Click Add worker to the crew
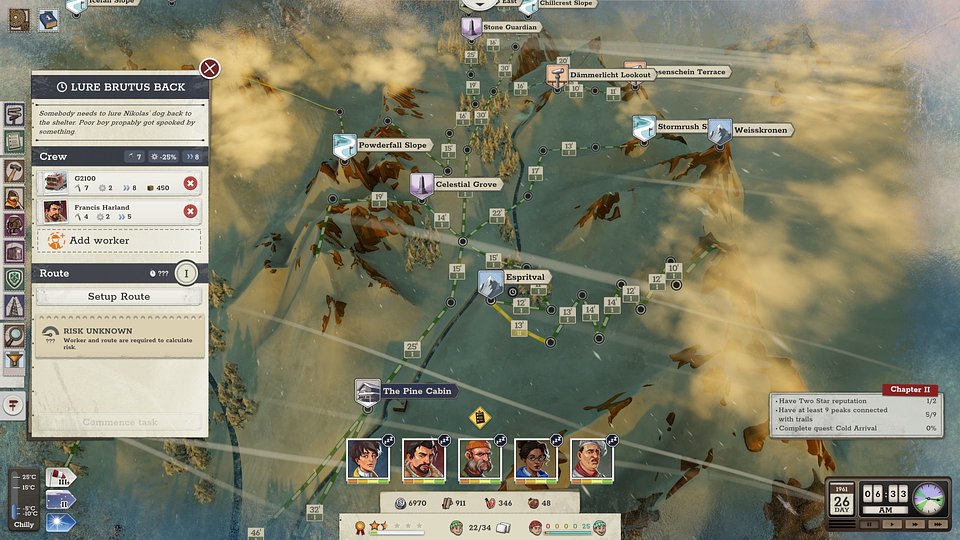The width and height of the screenshot is (960, 540). click(119, 241)
